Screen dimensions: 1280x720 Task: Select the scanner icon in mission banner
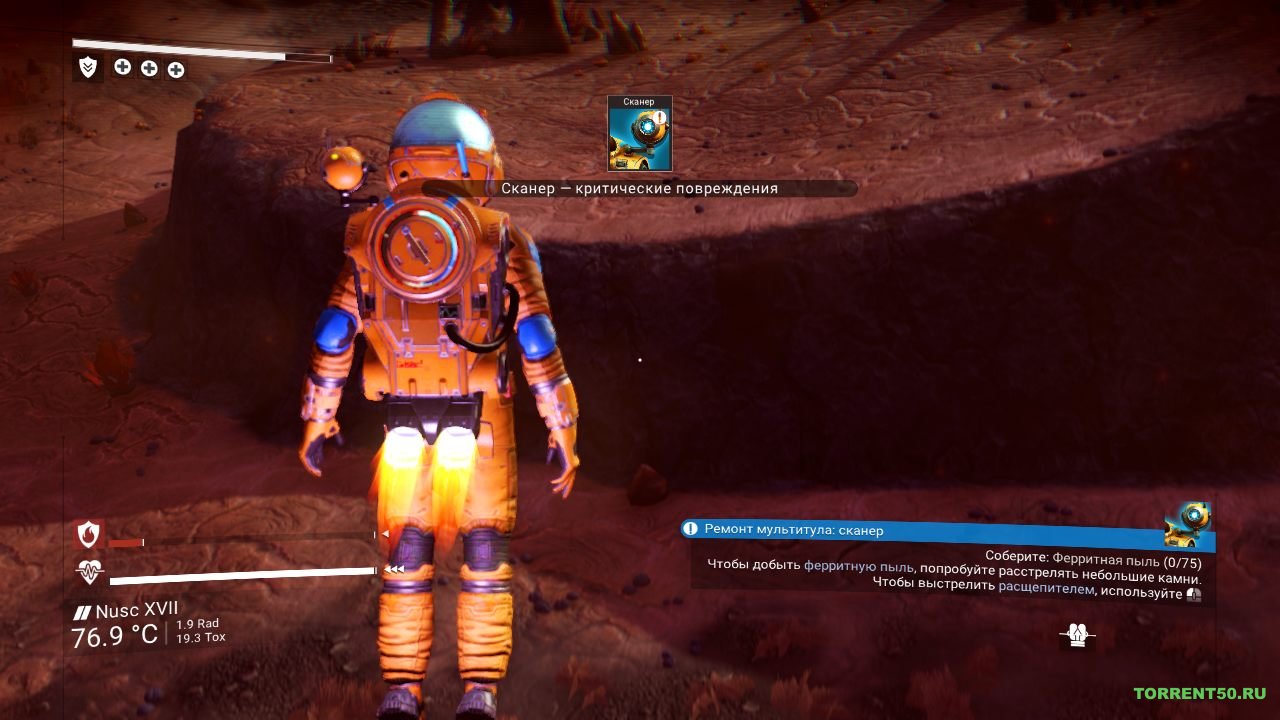pos(1189,525)
